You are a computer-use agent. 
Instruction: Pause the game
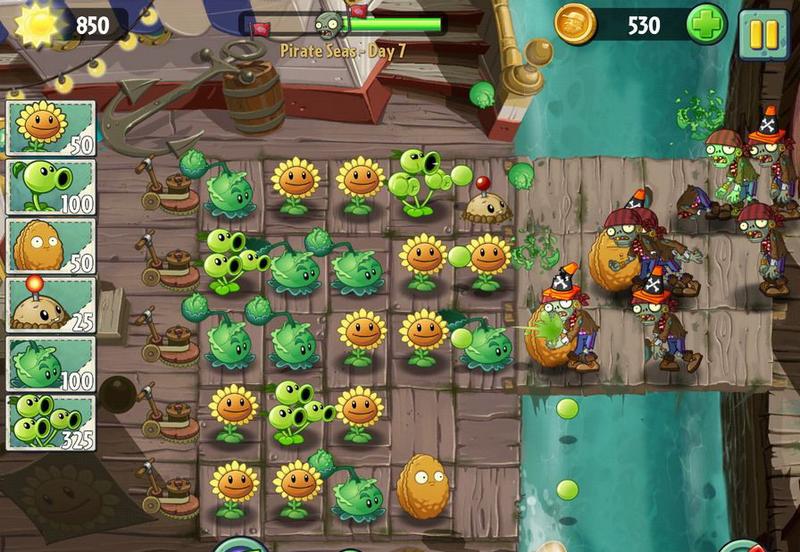coord(763,33)
